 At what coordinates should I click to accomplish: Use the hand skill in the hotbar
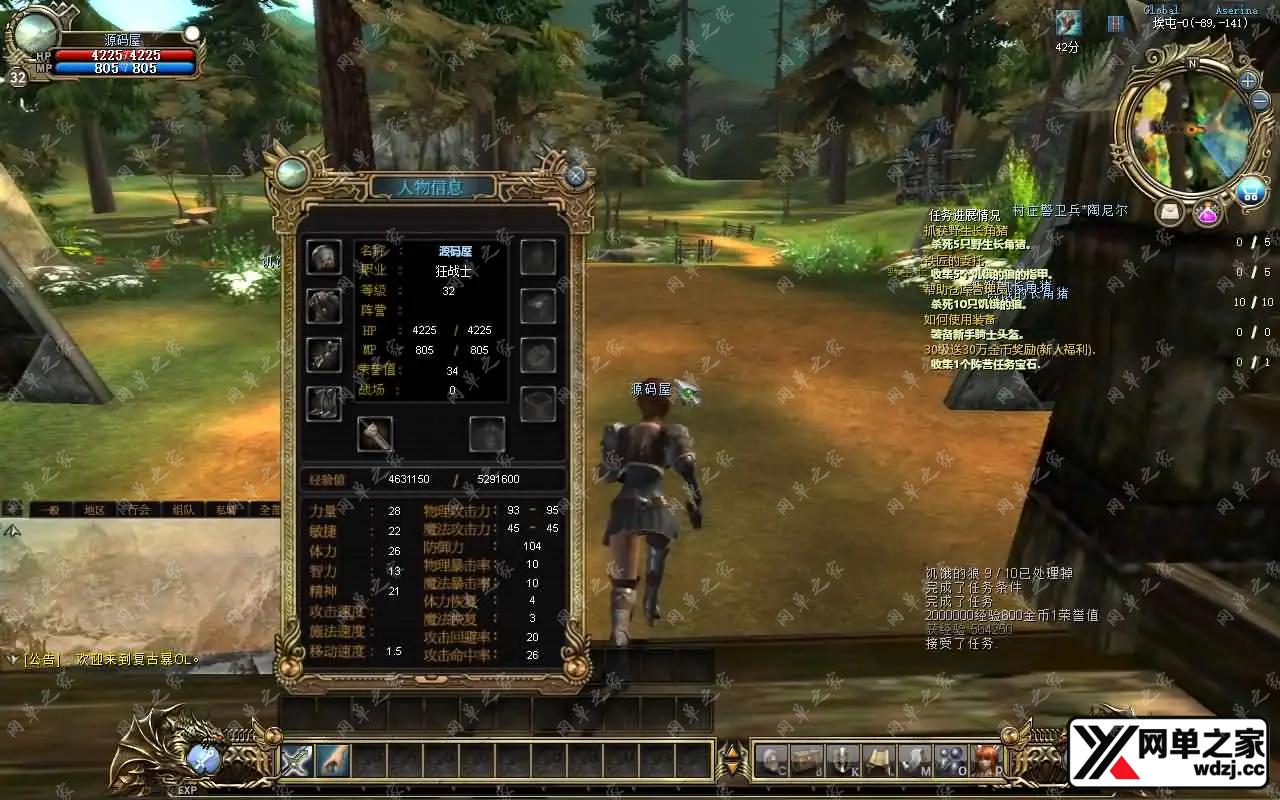[333, 761]
